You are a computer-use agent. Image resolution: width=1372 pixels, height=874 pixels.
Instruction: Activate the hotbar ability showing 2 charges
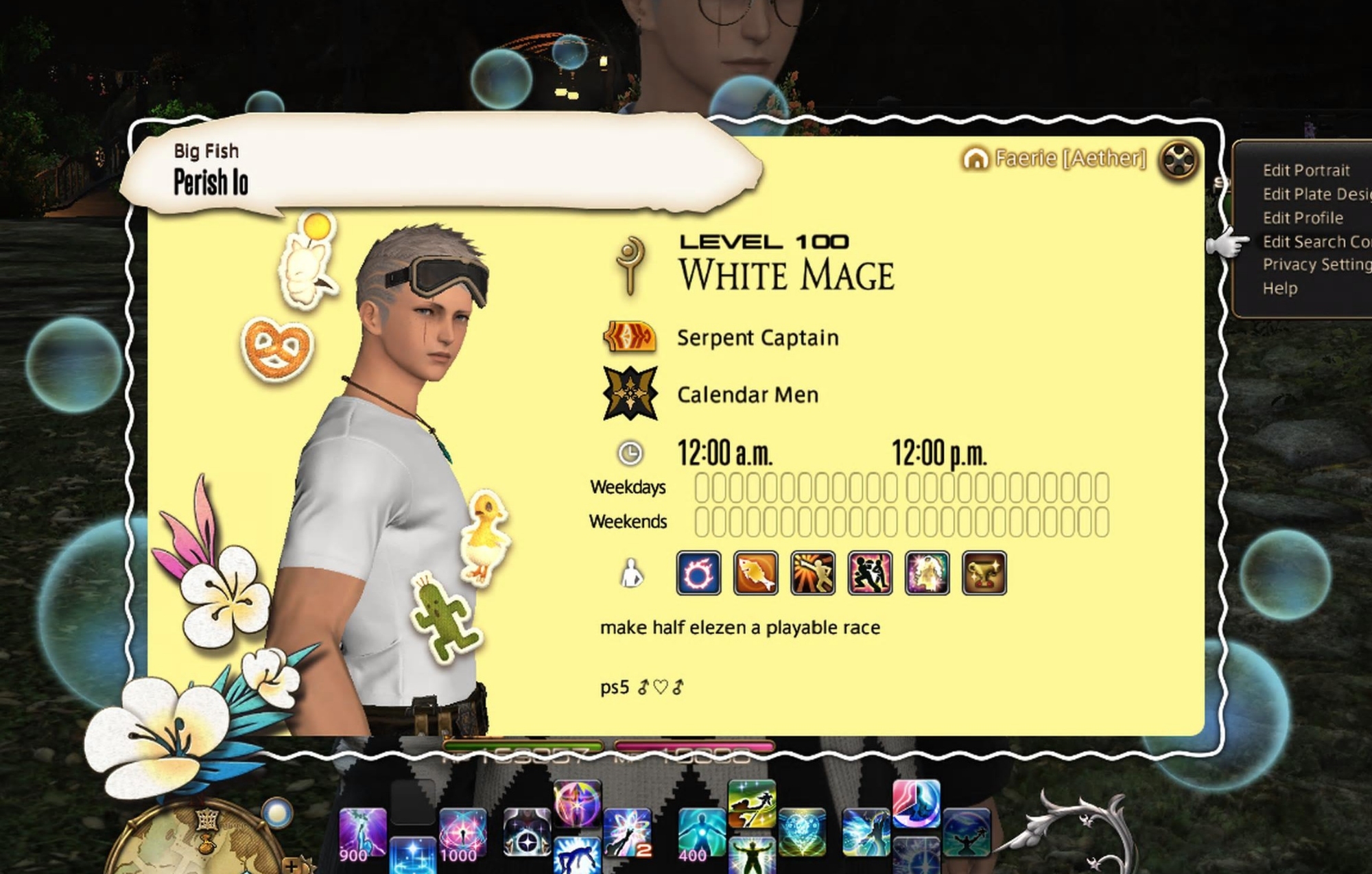pos(627,833)
